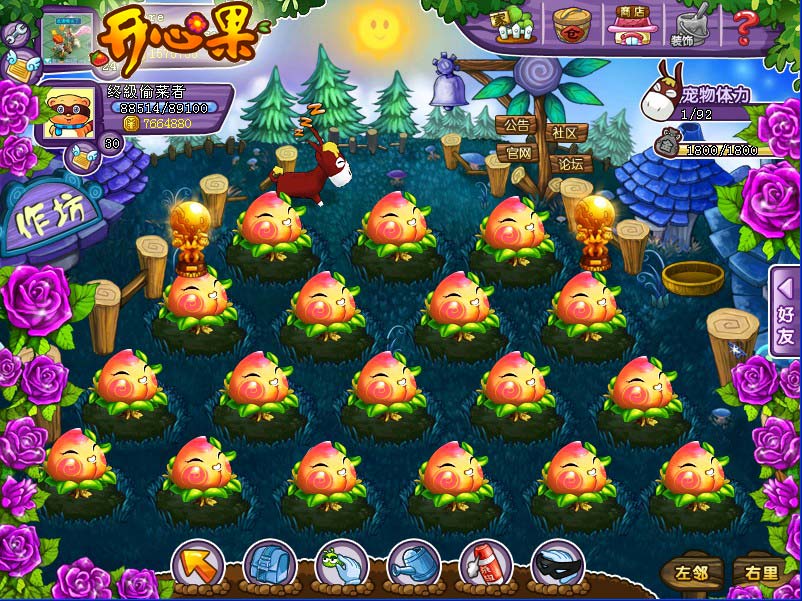Screen dimensions: 802x601
Task: Select the red spray can tool
Action: pyautogui.click(x=485, y=566)
